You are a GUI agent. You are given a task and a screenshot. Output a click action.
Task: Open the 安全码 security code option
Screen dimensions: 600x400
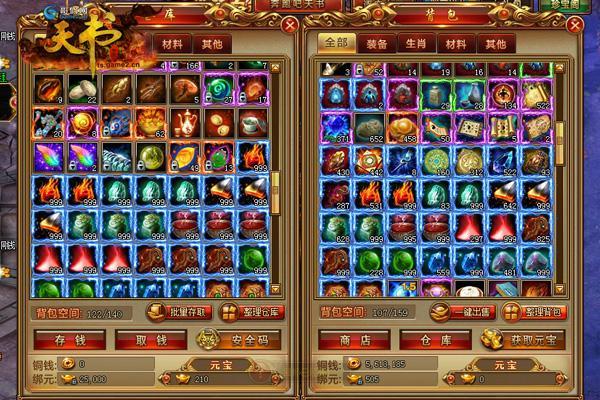point(243,340)
